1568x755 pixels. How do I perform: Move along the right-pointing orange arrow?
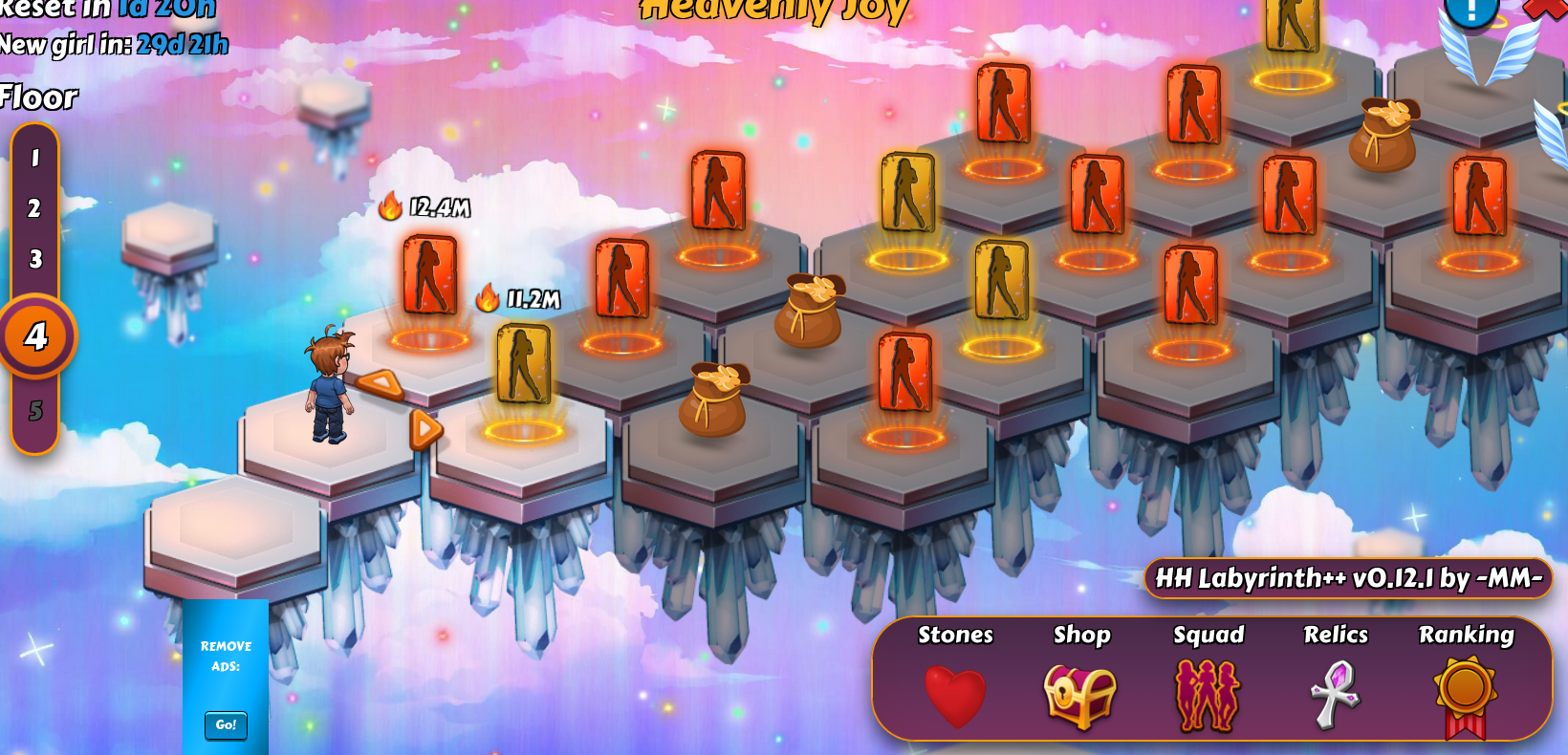[425, 429]
